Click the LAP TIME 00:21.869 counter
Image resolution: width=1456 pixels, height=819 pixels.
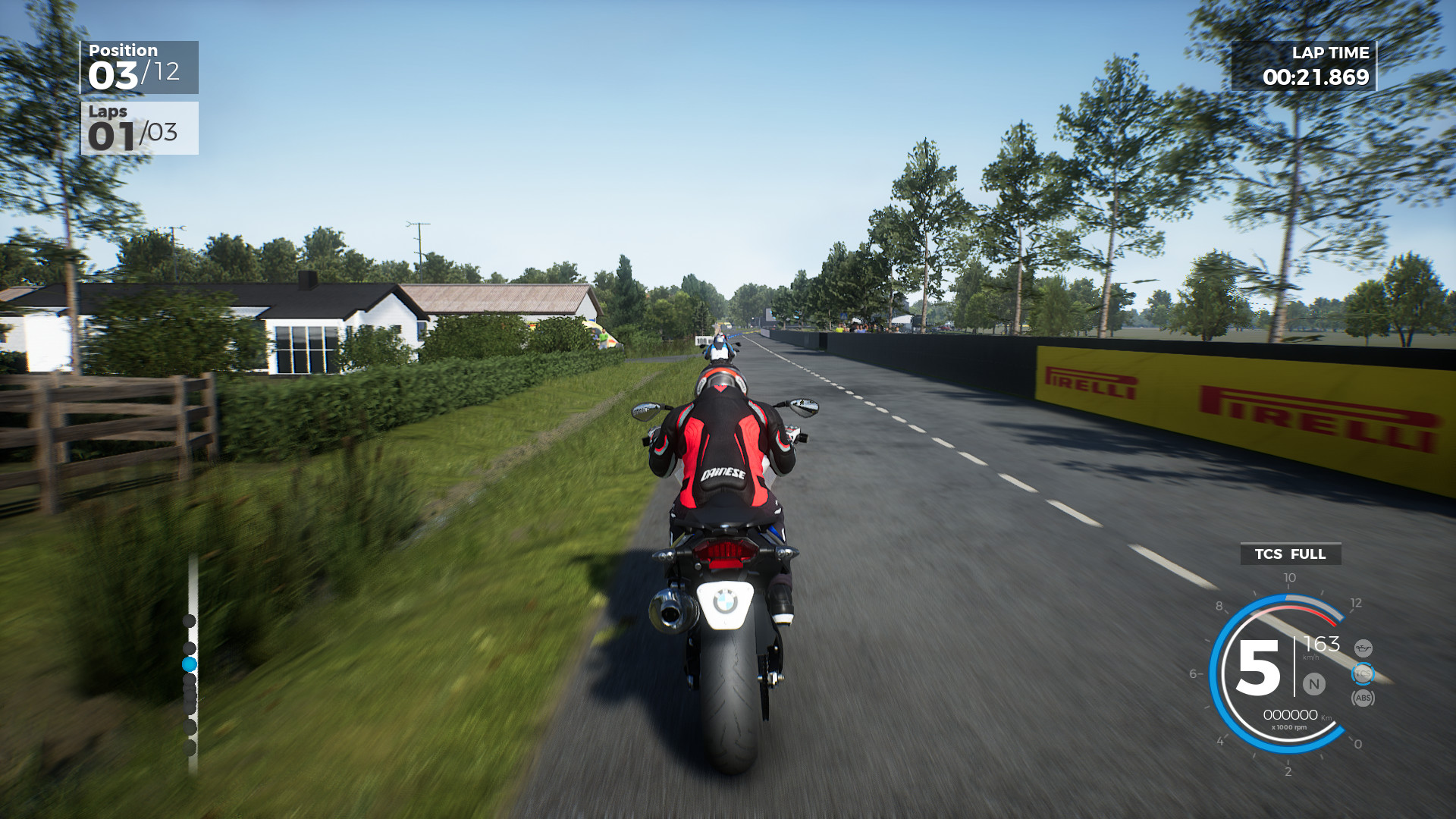pyautogui.click(x=1317, y=76)
